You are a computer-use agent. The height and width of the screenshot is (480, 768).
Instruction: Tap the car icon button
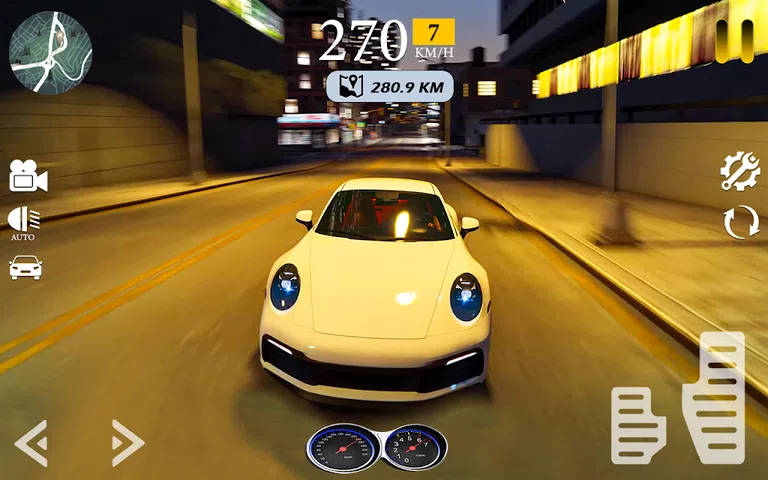25,267
